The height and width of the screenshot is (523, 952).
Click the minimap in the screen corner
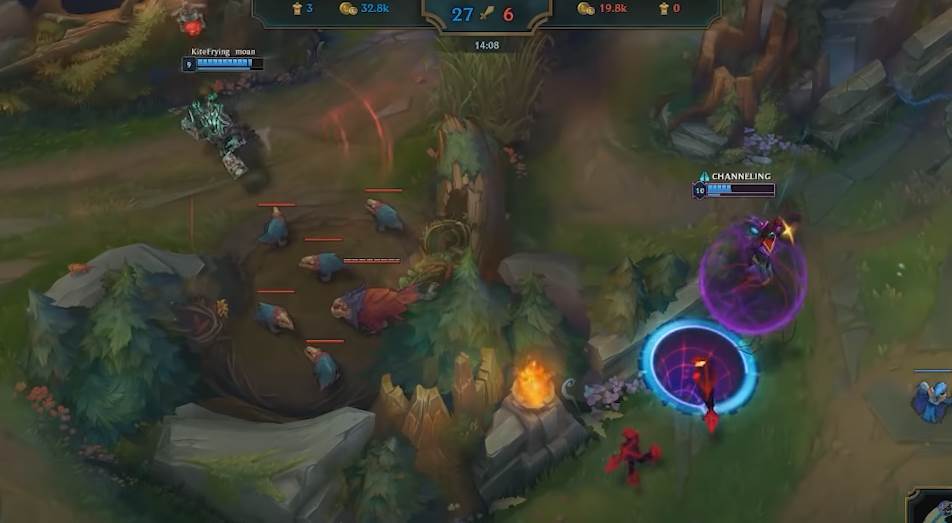click(x=934, y=508)
